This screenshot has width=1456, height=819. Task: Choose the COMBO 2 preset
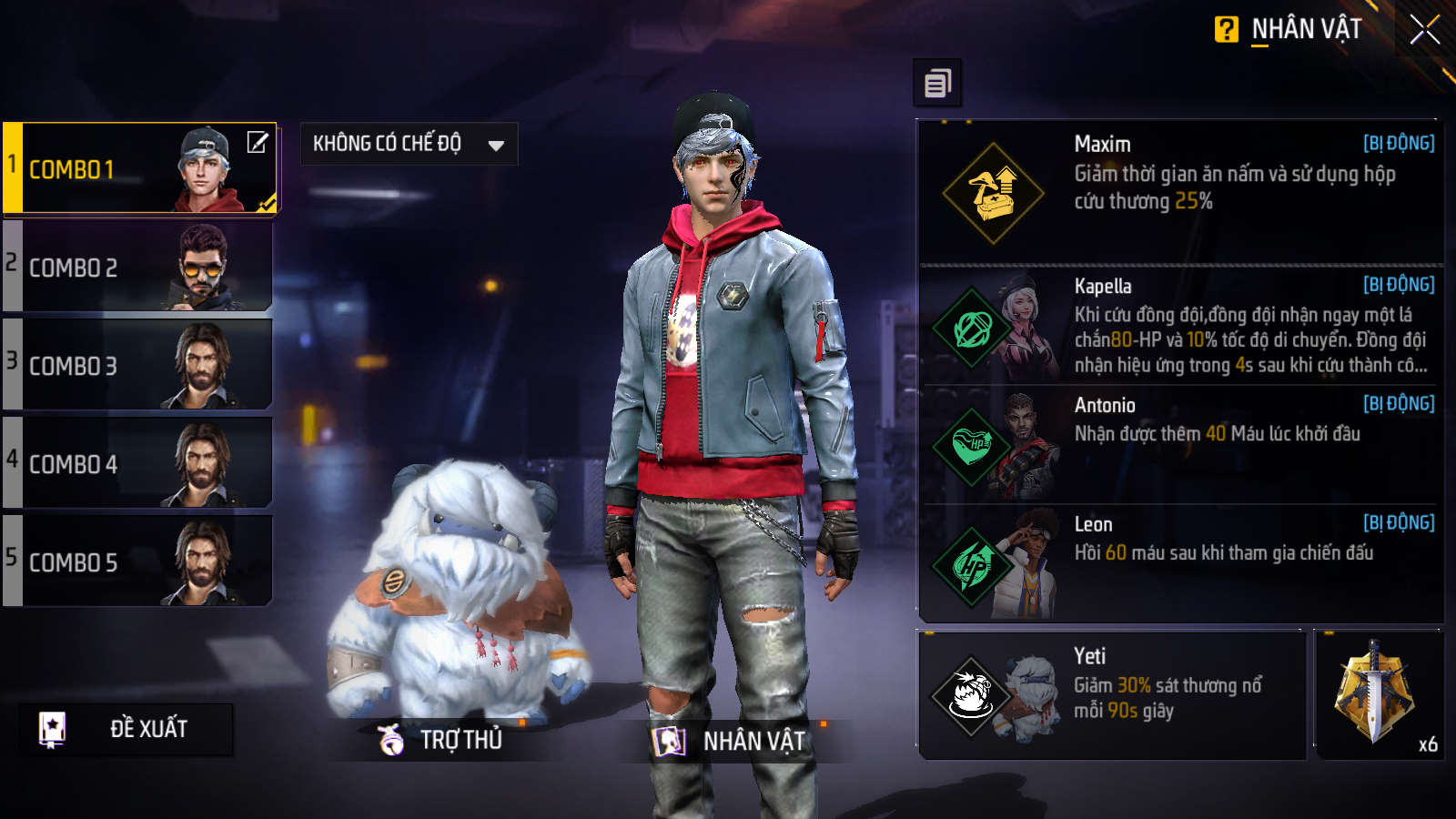coord(136,268)
